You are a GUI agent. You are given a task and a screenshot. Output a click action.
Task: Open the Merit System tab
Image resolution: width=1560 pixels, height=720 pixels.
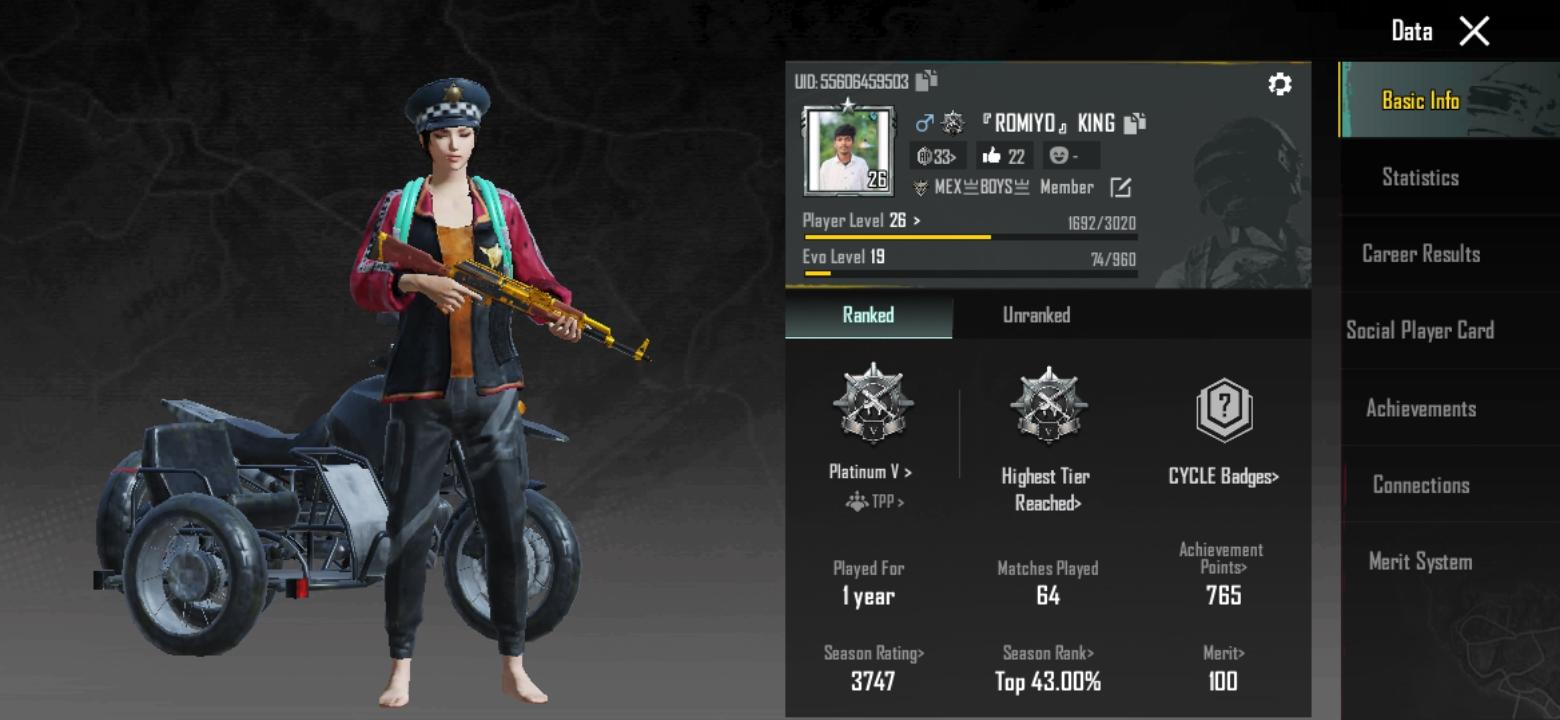coord(1420,562)
